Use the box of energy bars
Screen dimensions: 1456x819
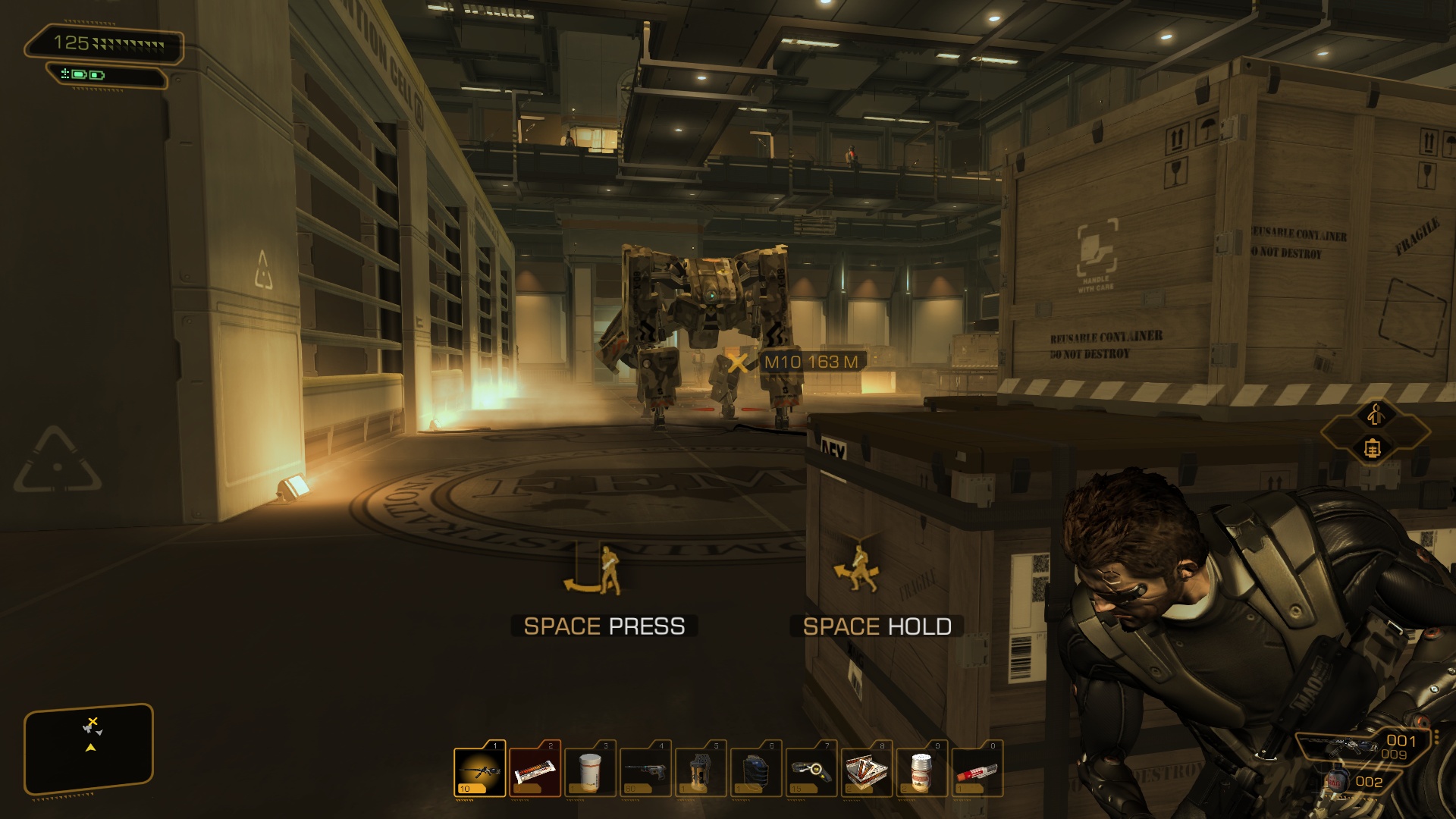click(867, 772)
